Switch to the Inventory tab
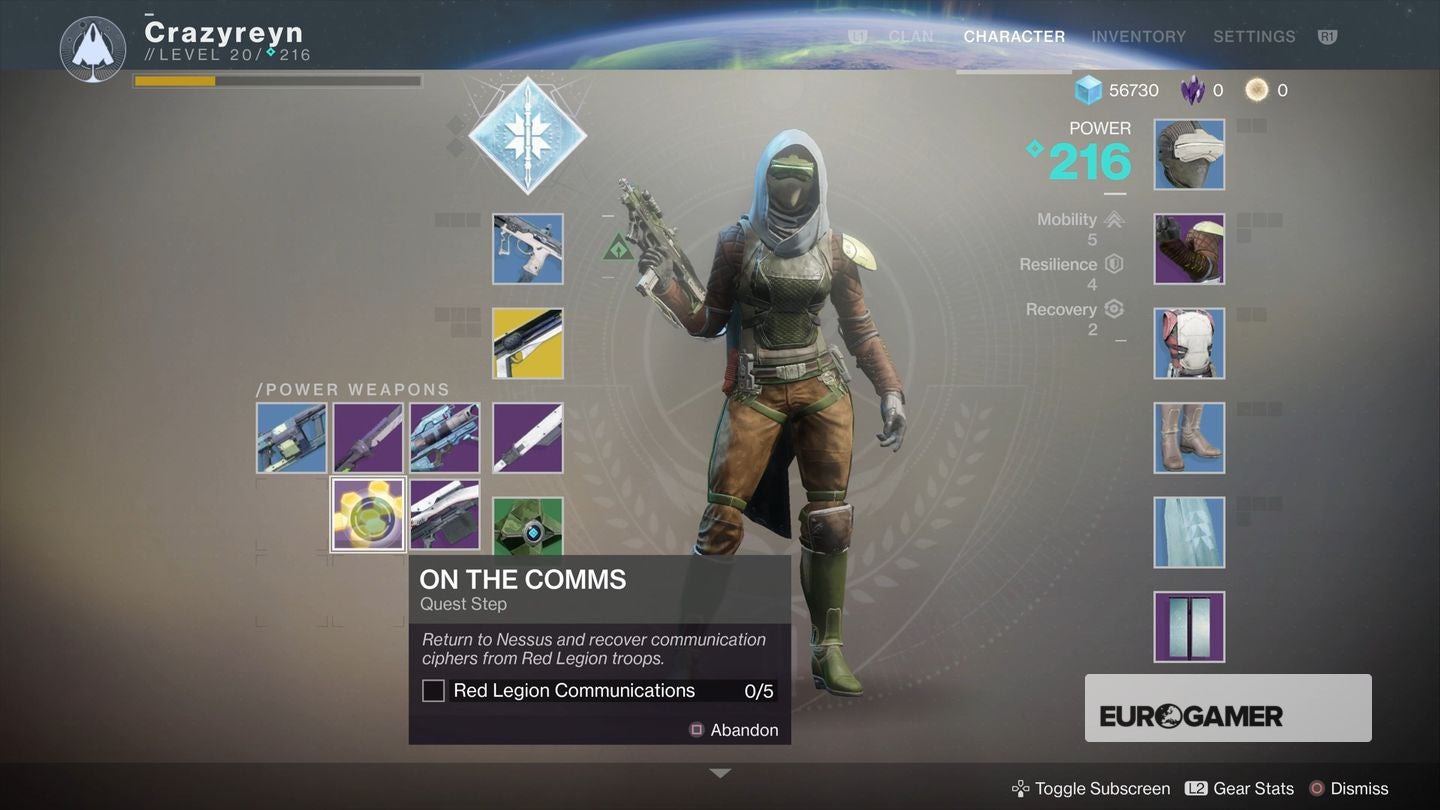 click(1138, 36)
